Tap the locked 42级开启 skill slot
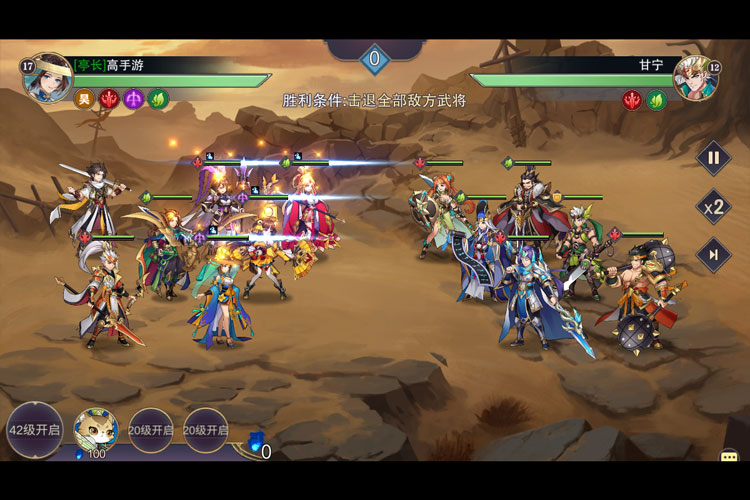 (35, 430)
